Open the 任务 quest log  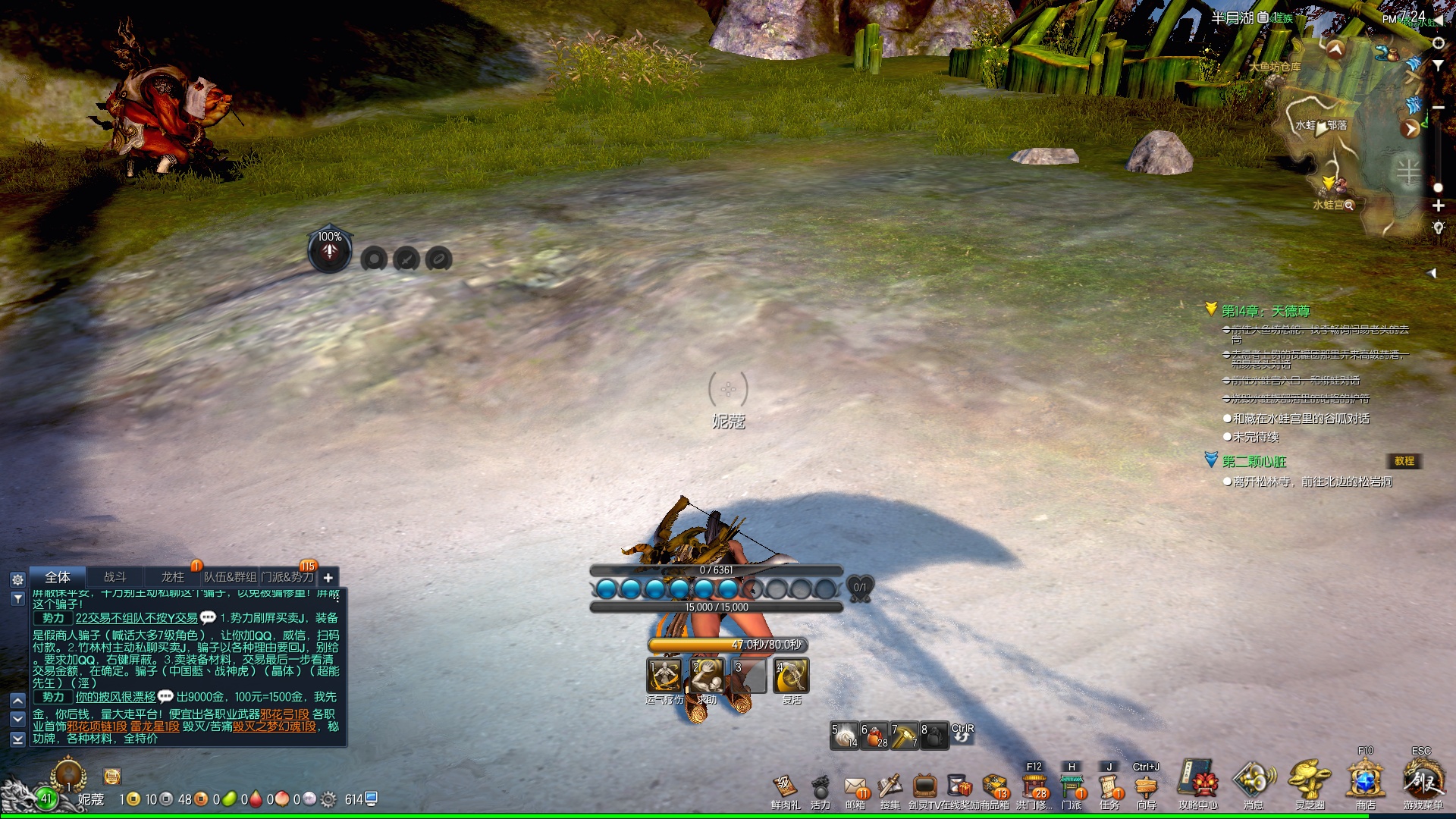pyautogui.click(x=1109, y=789)
